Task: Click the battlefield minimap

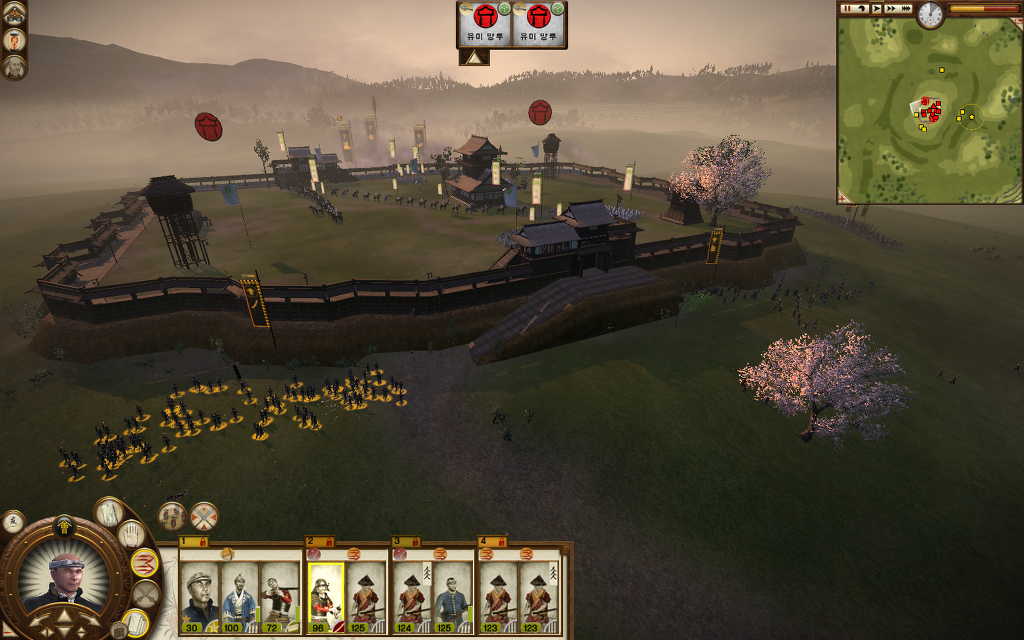Action: [x=928, y=110]
